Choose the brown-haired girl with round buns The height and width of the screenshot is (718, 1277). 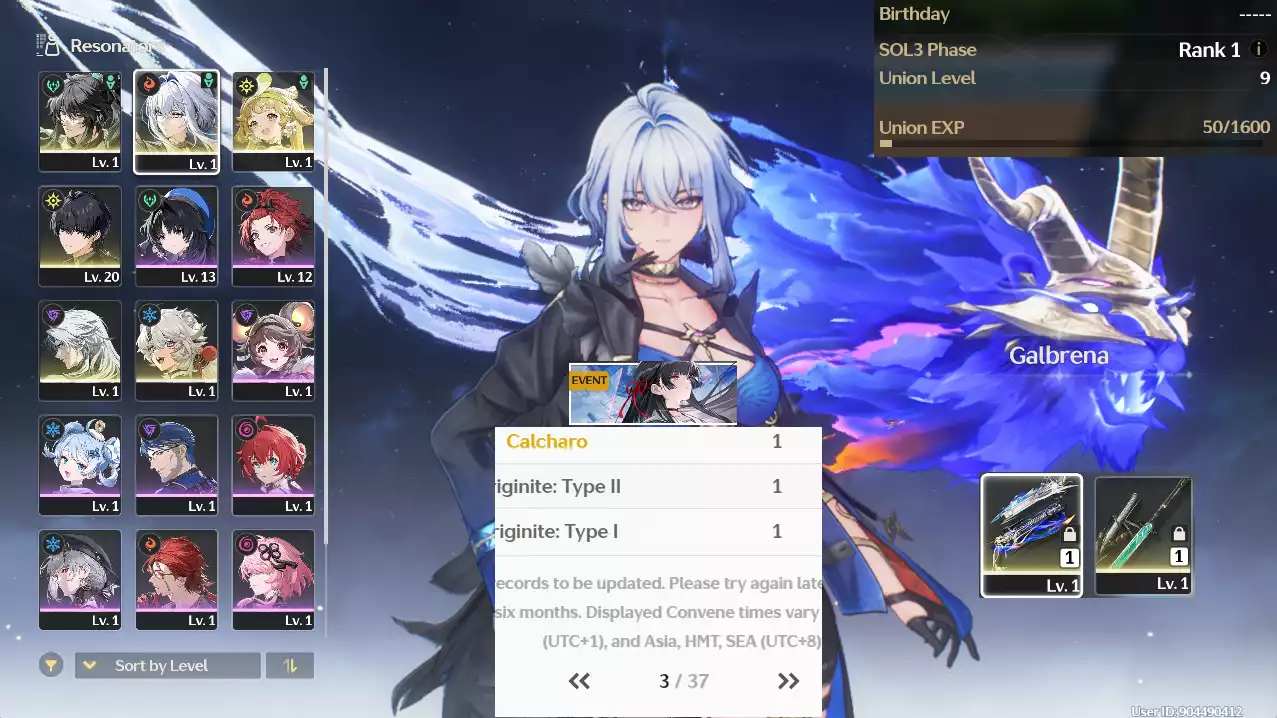coord(273,350)
